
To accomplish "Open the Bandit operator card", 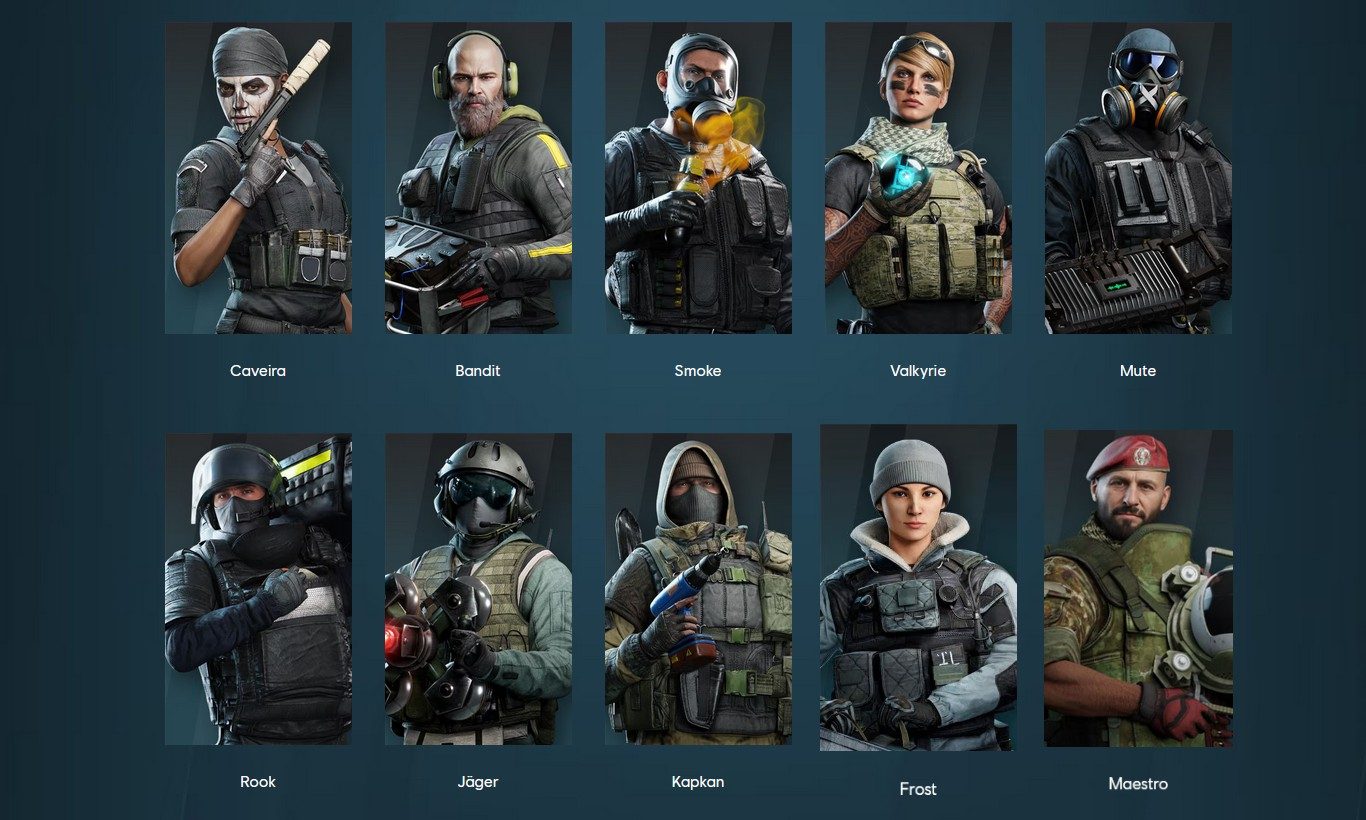I will (478, 177).
